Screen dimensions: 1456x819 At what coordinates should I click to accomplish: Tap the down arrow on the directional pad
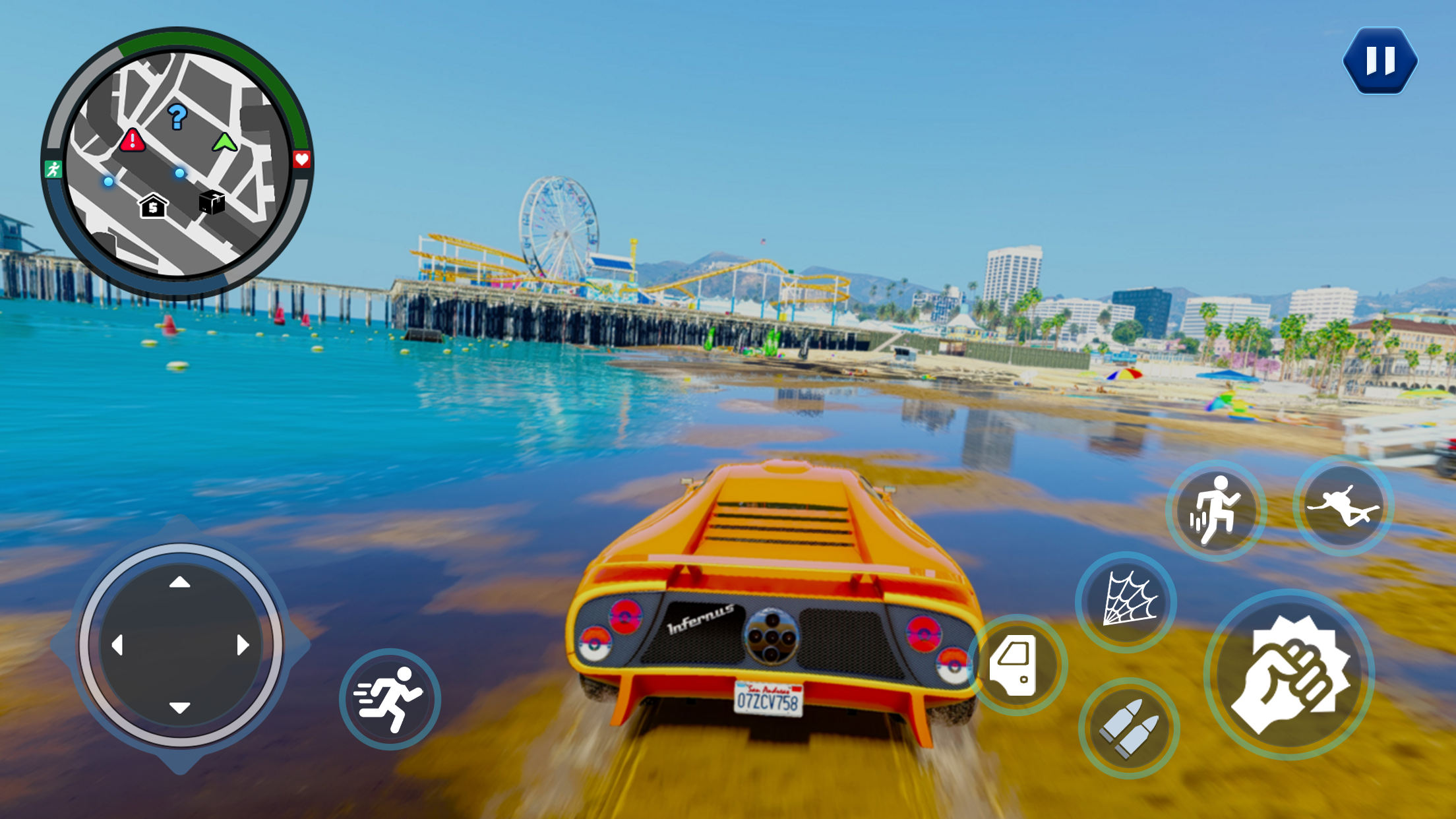[179, 708]
